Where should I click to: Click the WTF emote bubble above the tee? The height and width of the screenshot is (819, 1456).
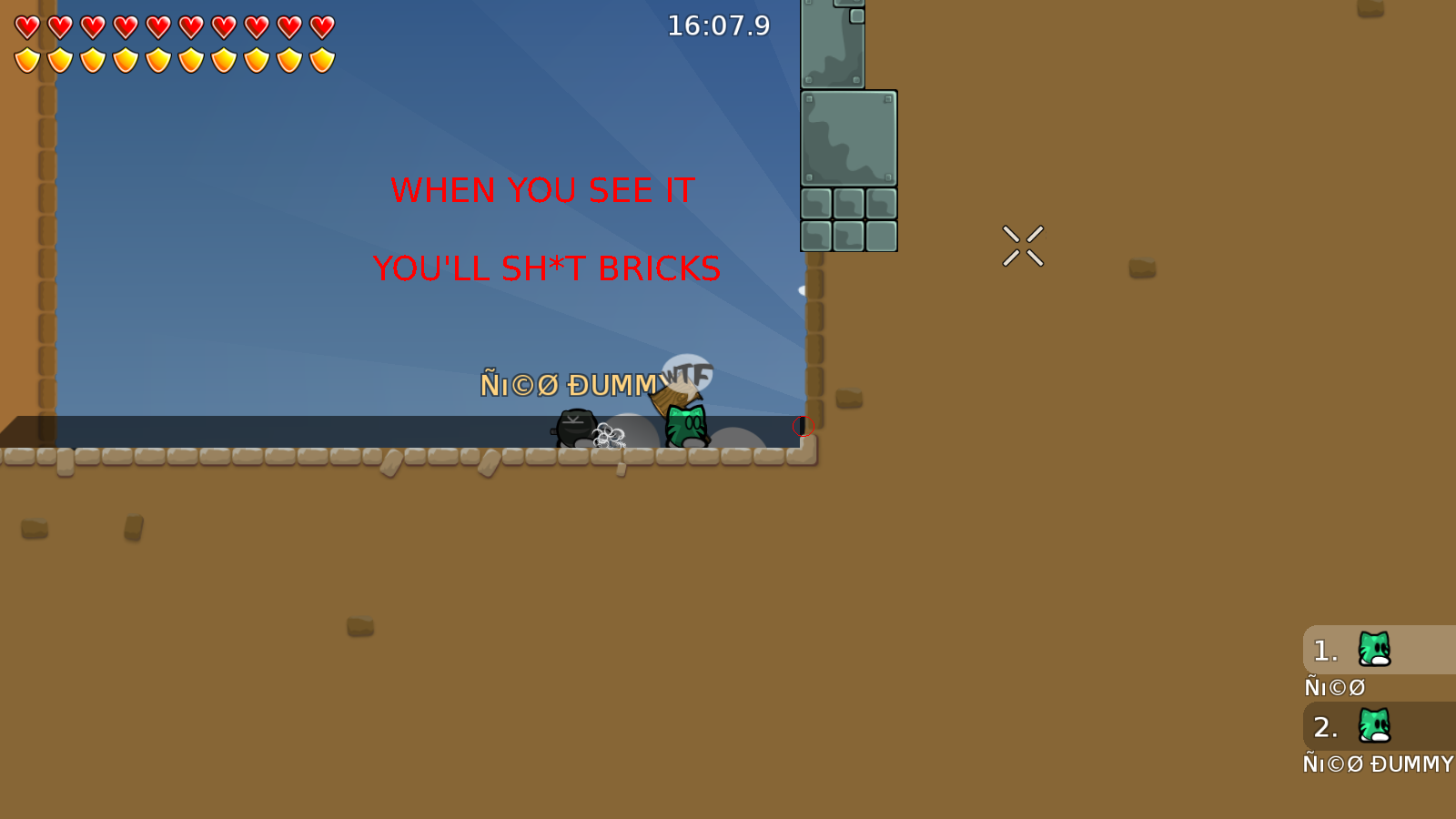tap(688, 373)
